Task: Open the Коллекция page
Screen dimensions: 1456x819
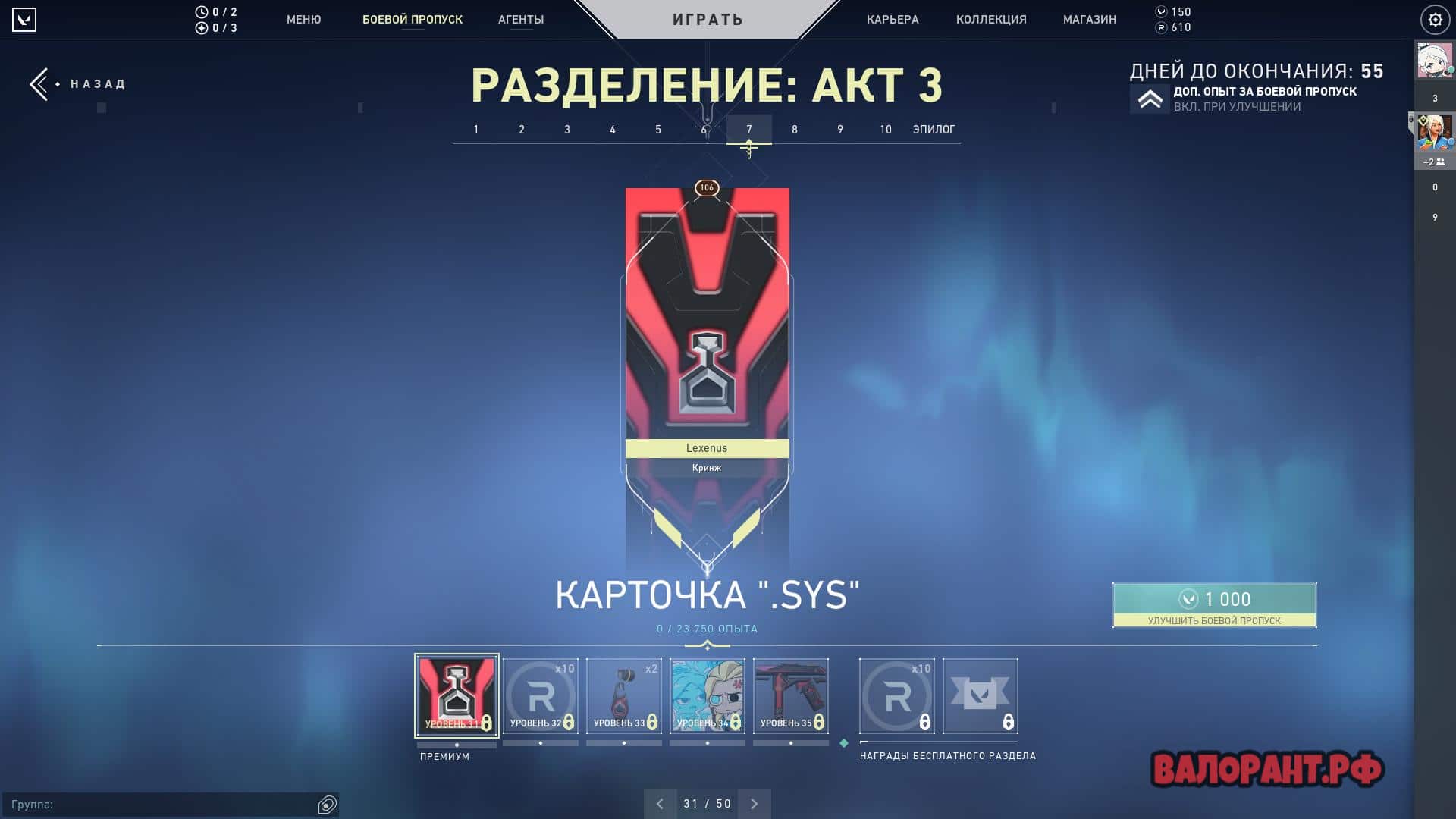Action: pyautogui.click(x=991, y=20)
